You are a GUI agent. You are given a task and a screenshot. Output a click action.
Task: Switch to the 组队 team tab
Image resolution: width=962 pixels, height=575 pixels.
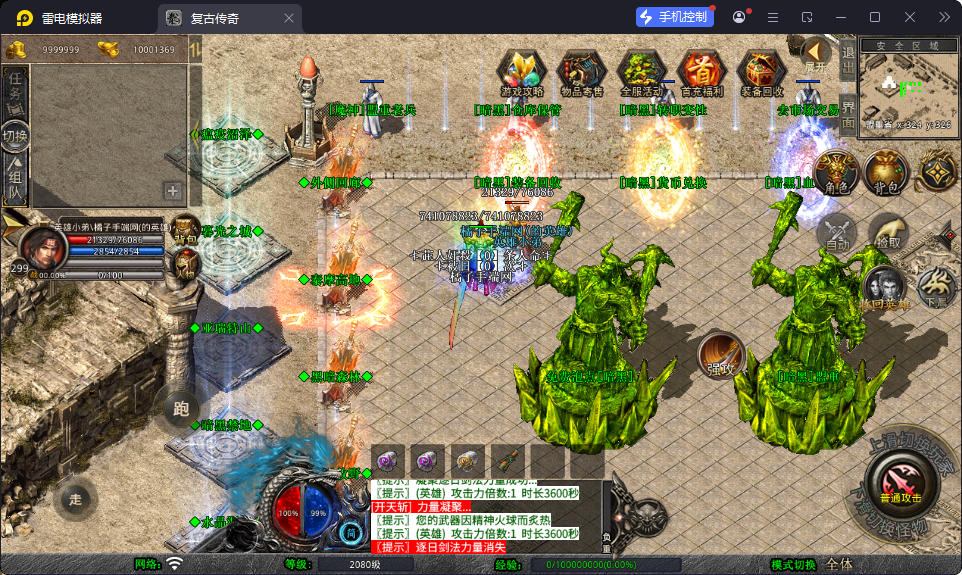click(16, 180)
